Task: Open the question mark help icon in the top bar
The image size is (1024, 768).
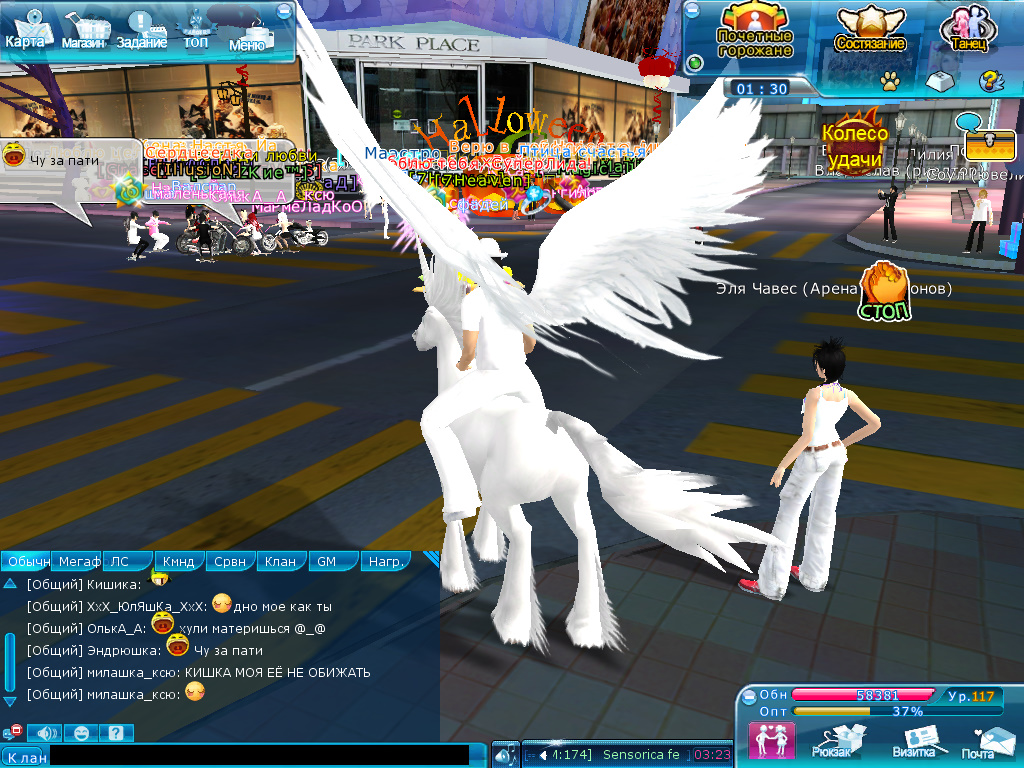Action: tap(990, 81)
